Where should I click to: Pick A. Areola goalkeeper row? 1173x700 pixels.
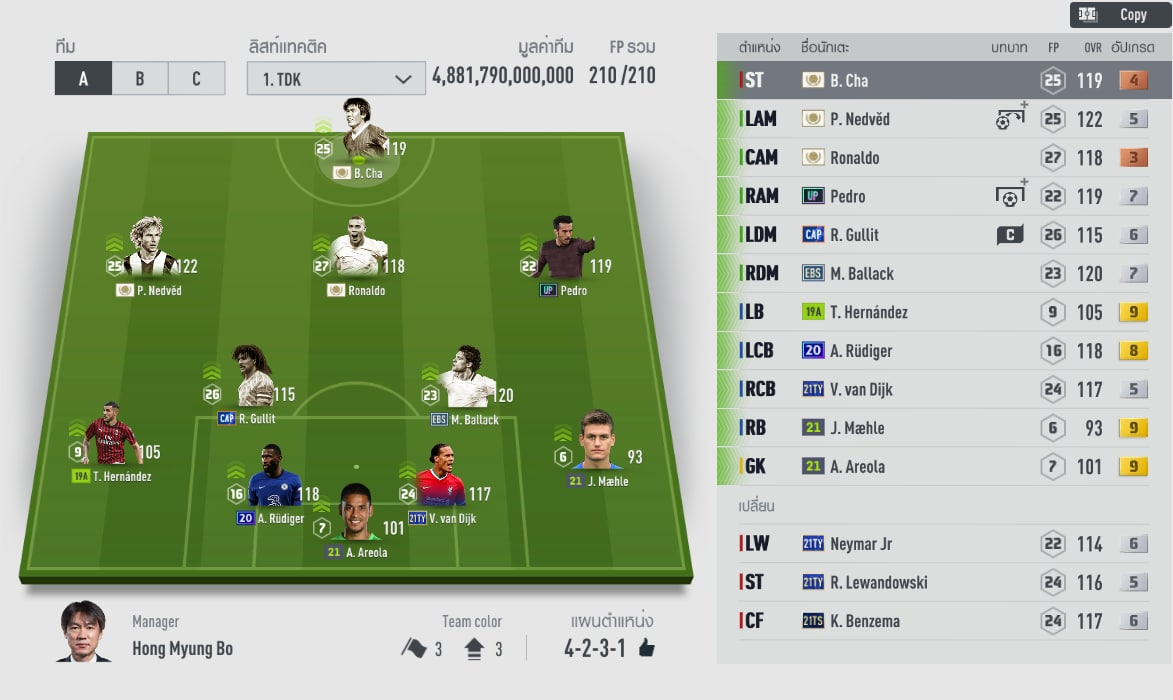(x=940, y=466)
